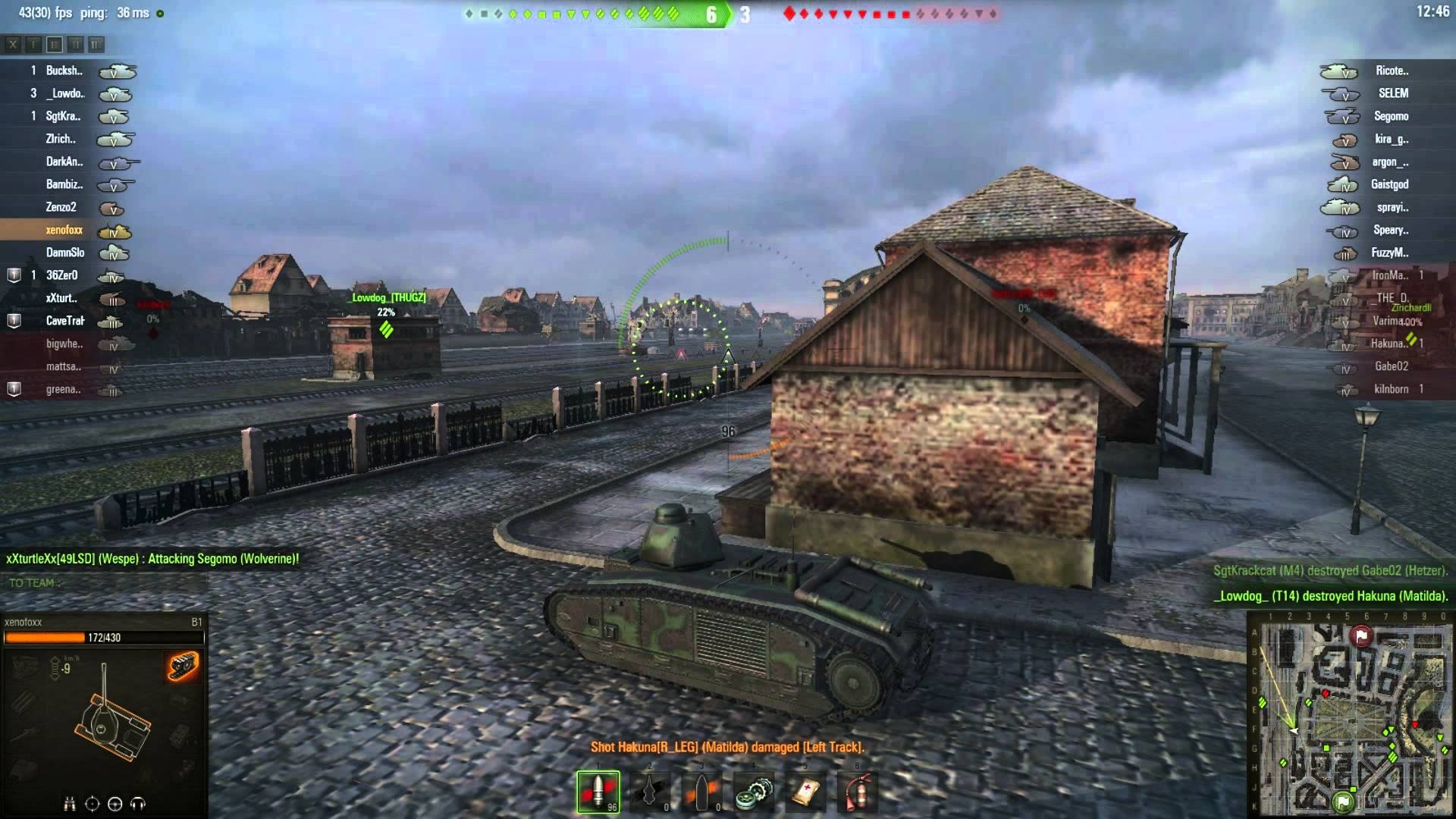Click the headphones crew indicator icon
The height and width of the screenshot is (819, 1456).
coord(137,802)
